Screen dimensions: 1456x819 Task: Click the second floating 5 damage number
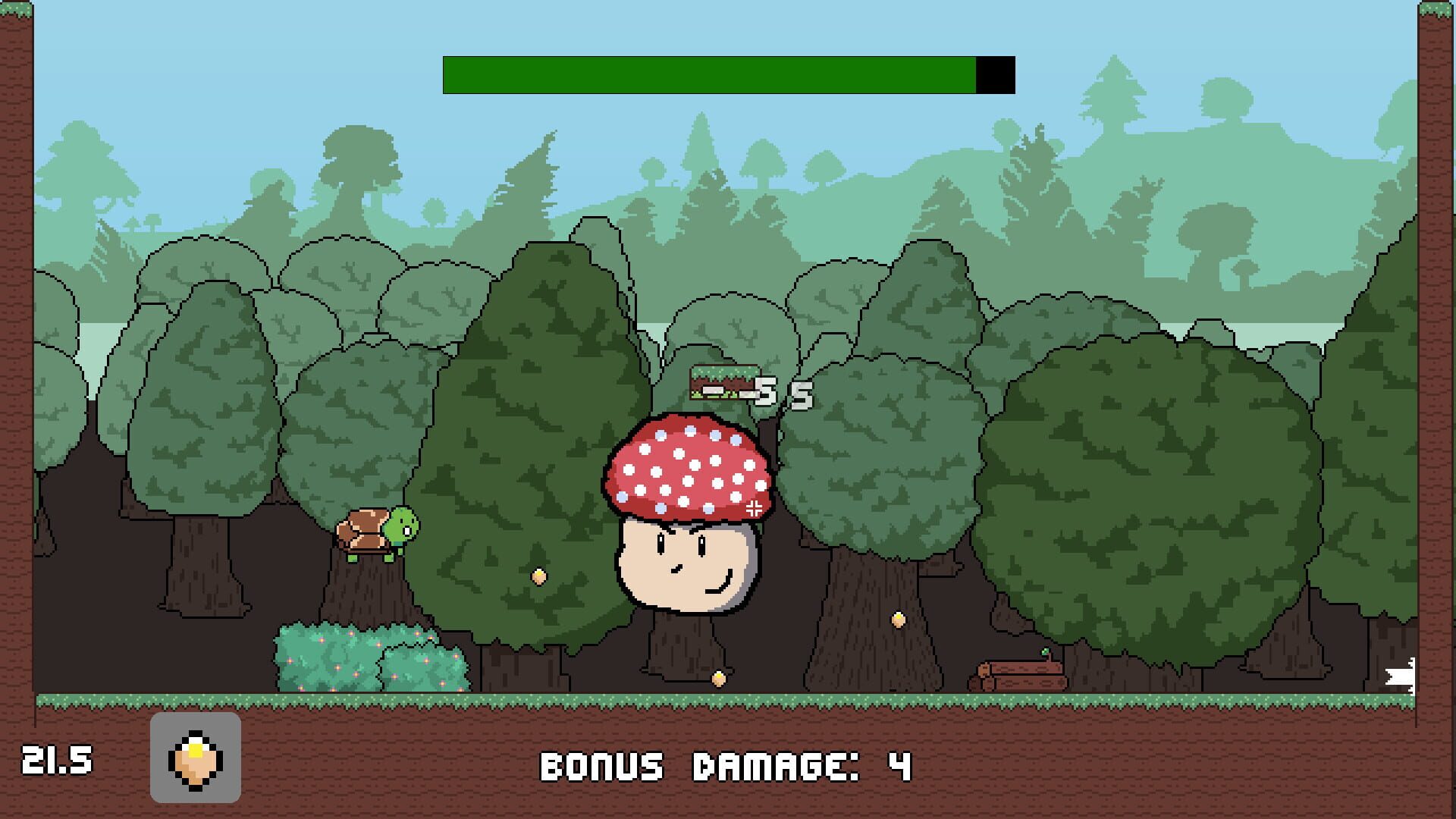[800, 396]
